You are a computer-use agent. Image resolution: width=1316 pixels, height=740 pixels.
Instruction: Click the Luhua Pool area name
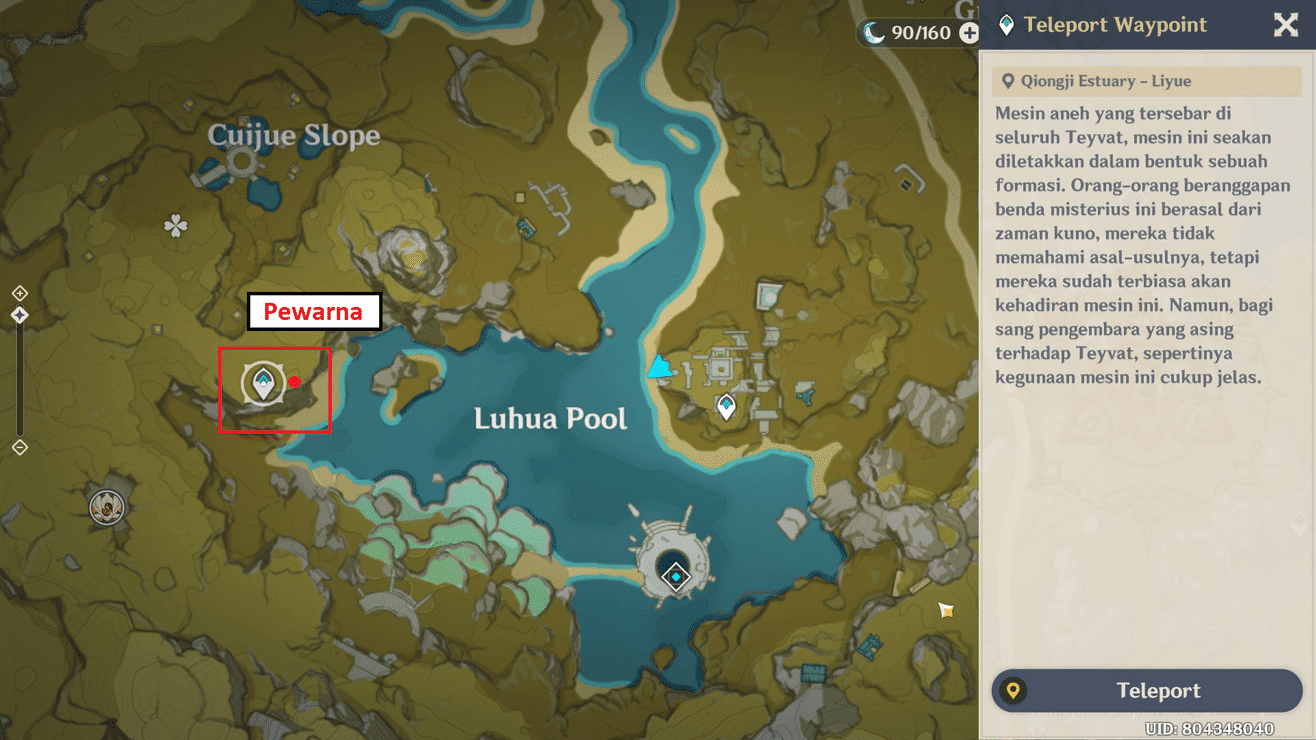pyautogui.click(x=548, y=418)
